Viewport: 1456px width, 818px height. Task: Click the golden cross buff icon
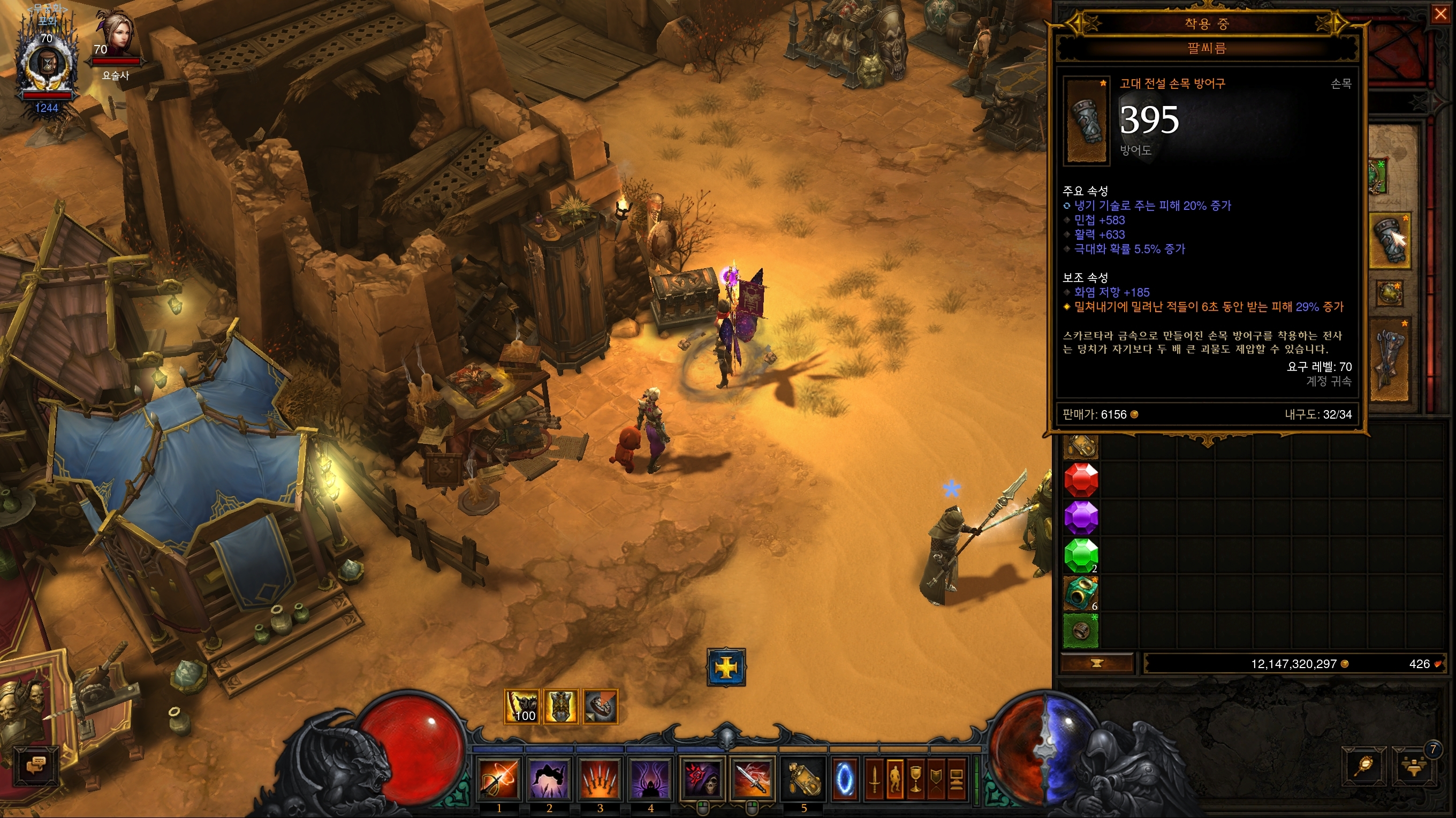pos(726,668)
